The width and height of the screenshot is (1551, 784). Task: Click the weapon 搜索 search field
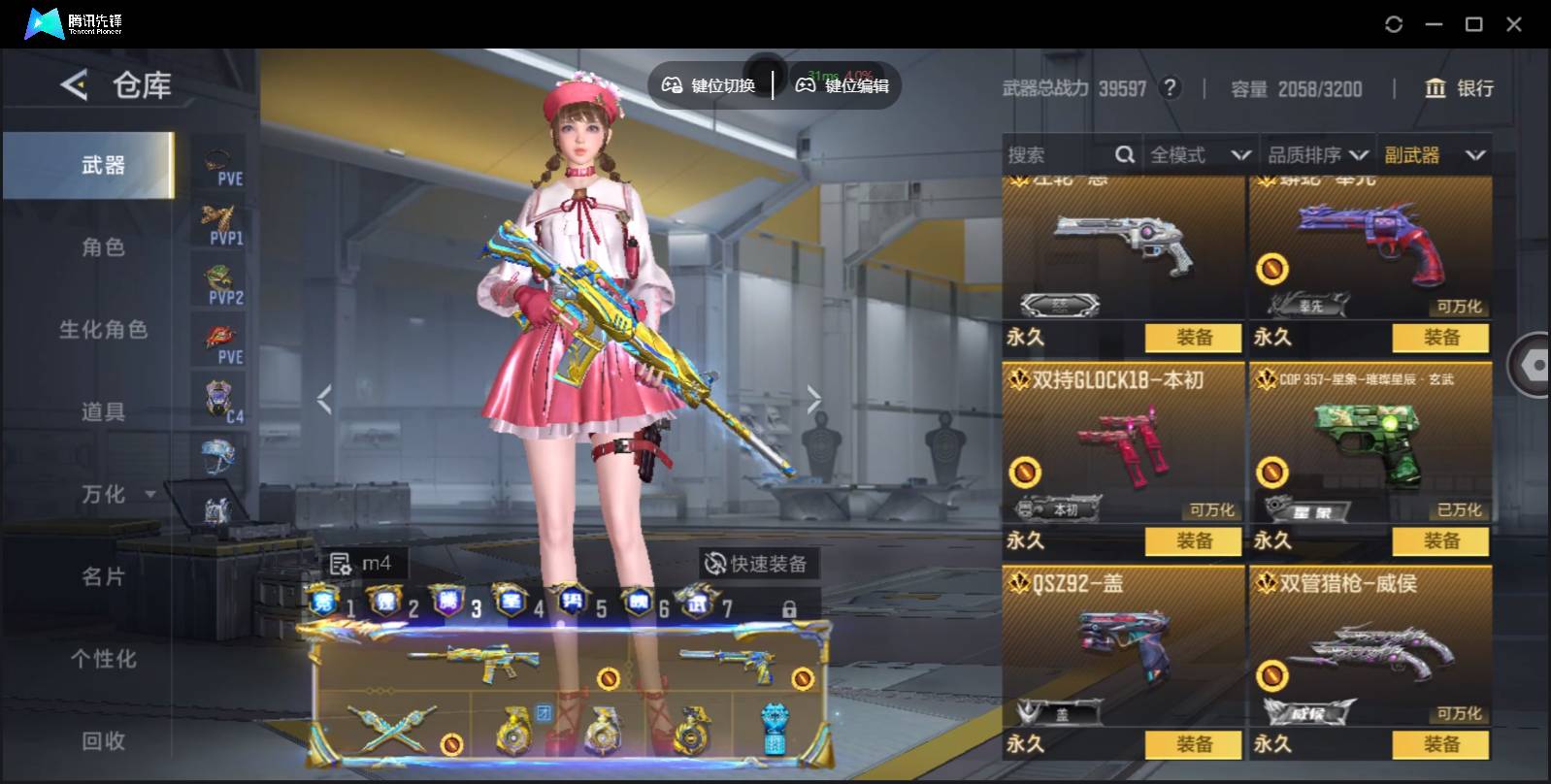pos(1058,155)
